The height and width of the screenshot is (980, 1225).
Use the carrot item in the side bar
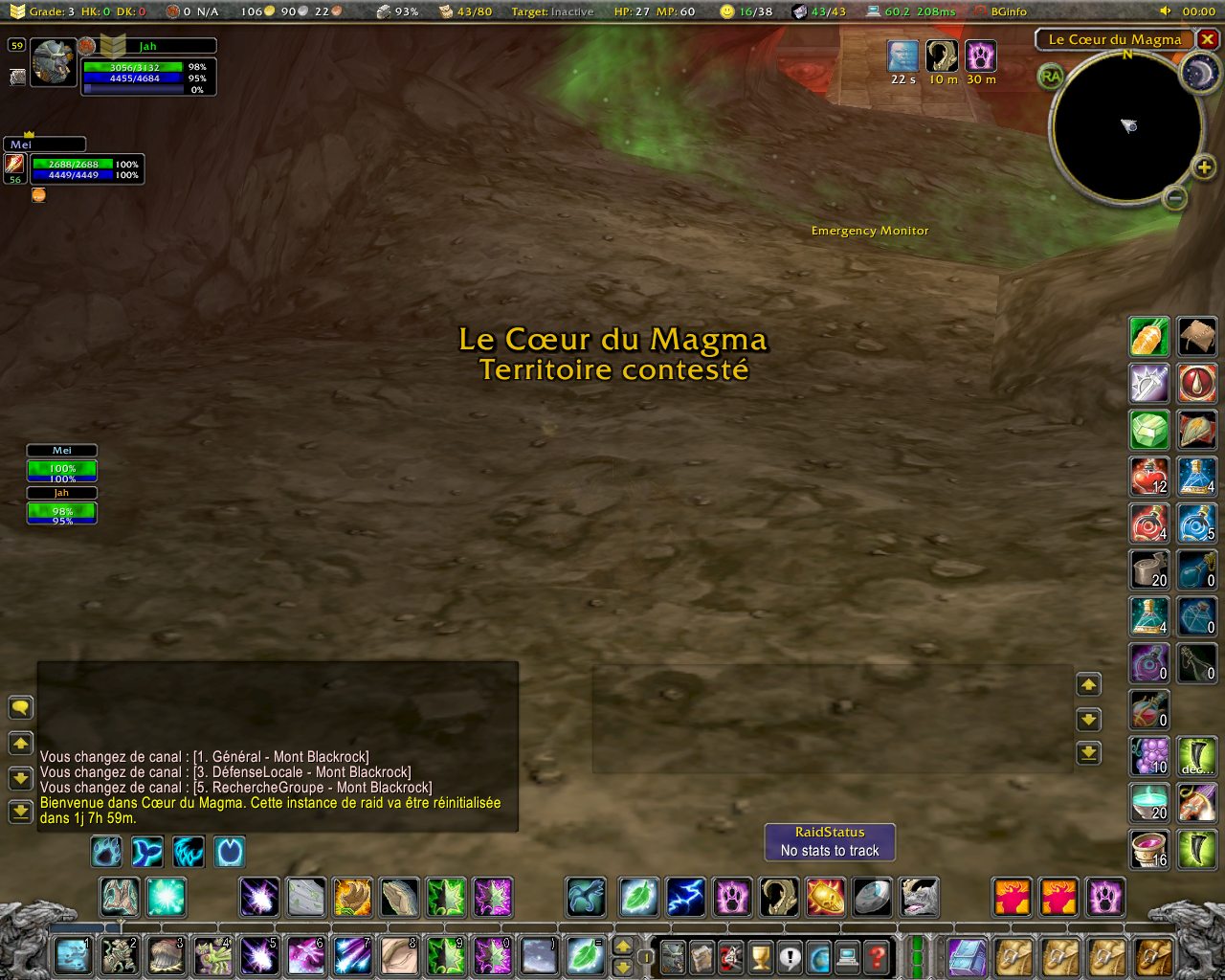(x=1148, y=336)
